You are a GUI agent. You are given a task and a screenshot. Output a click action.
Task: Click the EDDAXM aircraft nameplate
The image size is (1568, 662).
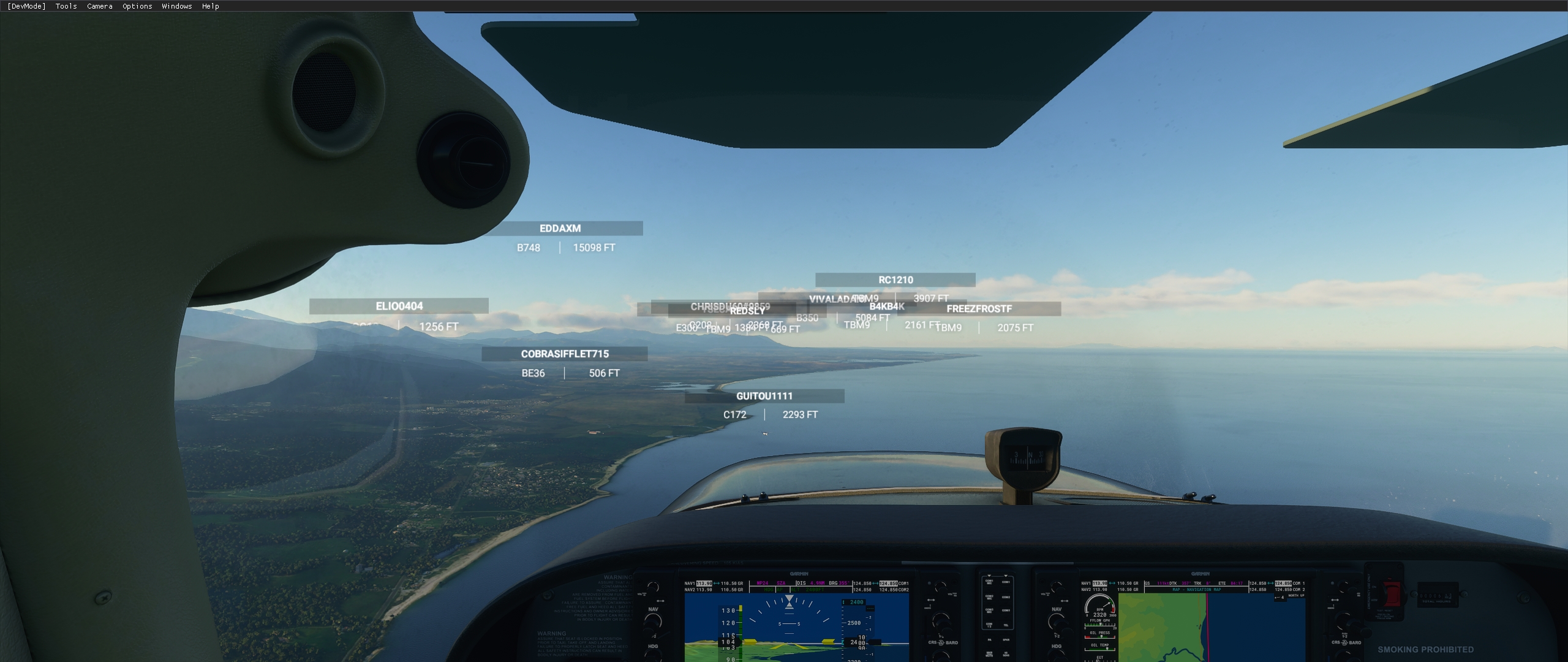point(560,229)
